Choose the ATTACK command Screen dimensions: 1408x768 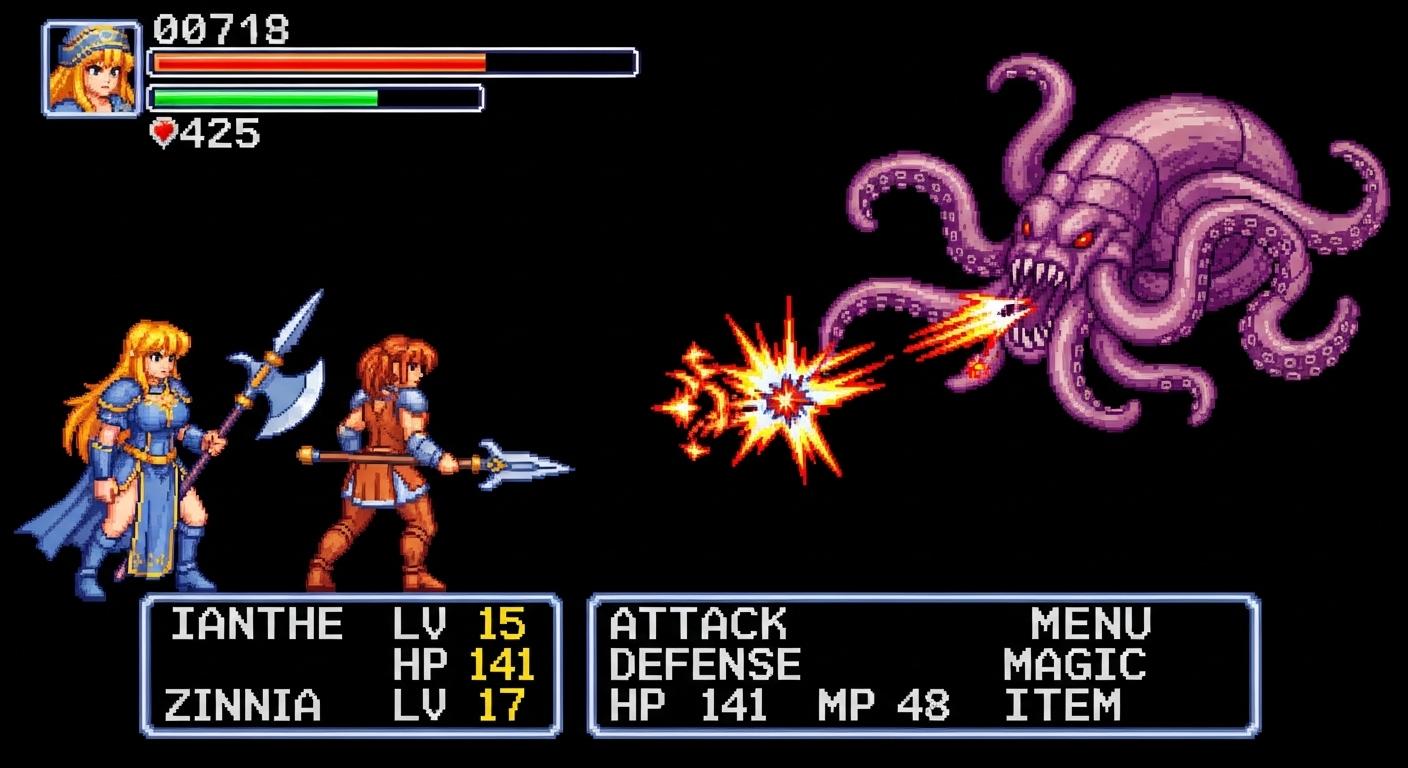(698, 625)
